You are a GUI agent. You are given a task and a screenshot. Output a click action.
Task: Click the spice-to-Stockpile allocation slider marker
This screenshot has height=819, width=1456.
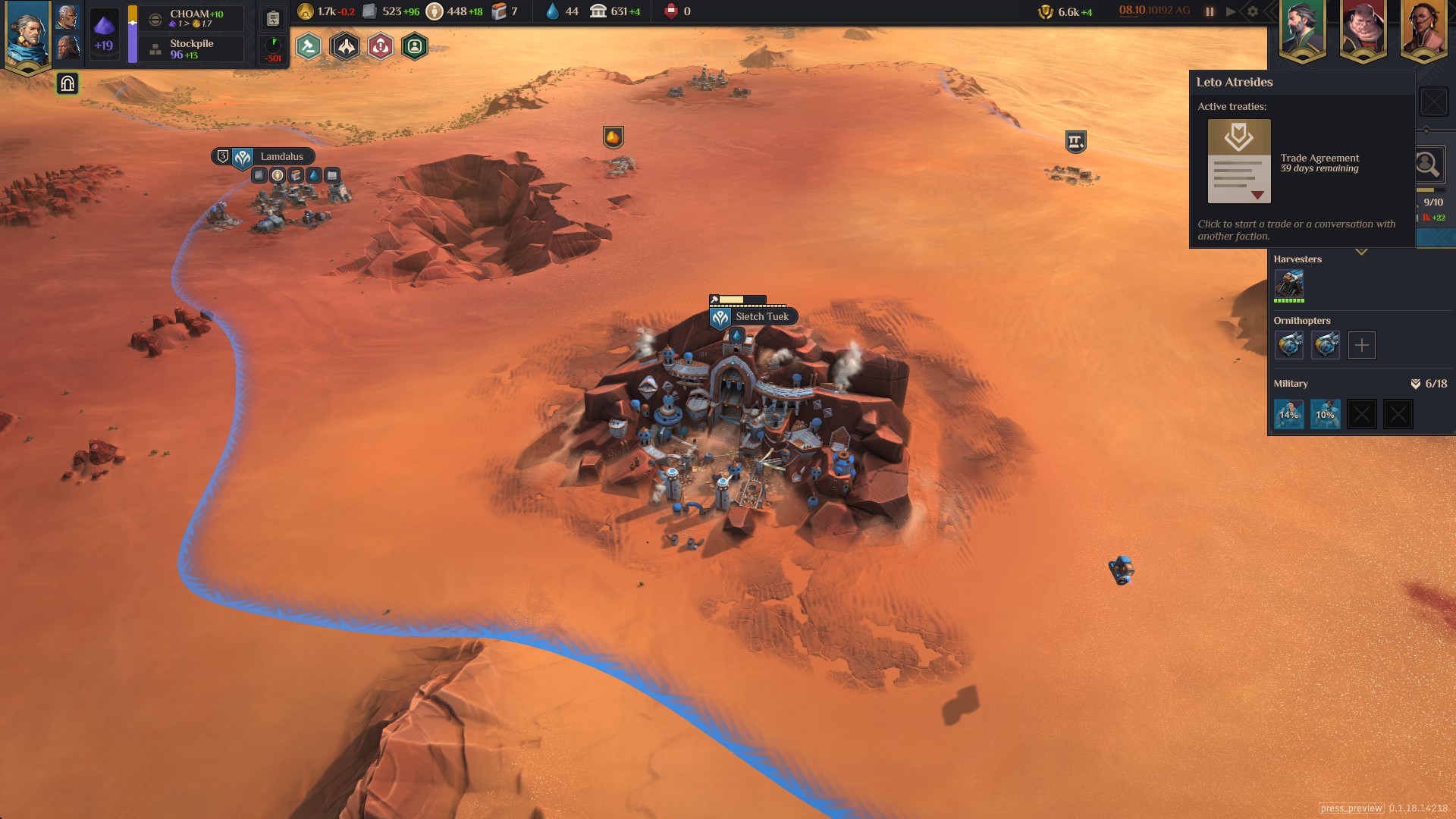(133, 24)
